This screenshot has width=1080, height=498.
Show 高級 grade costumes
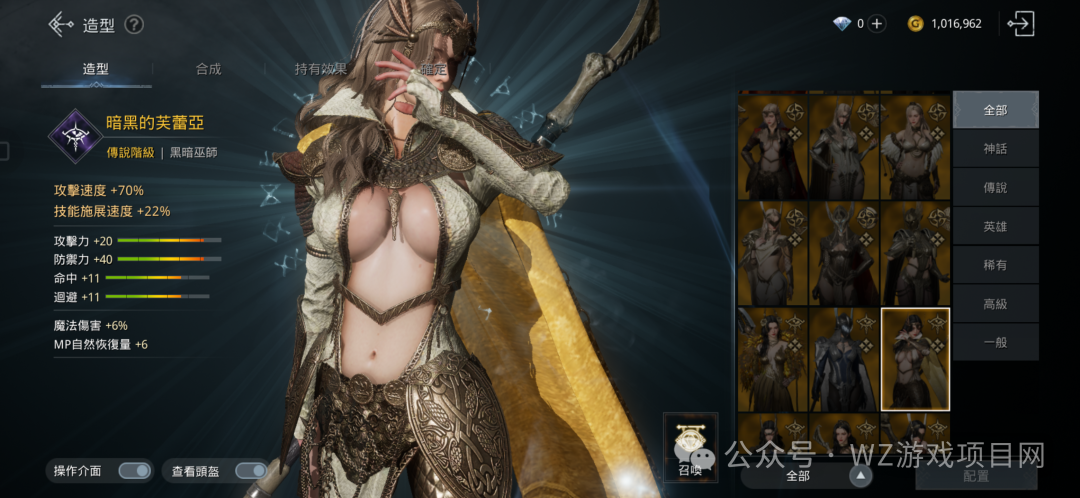tap(995, 304)
